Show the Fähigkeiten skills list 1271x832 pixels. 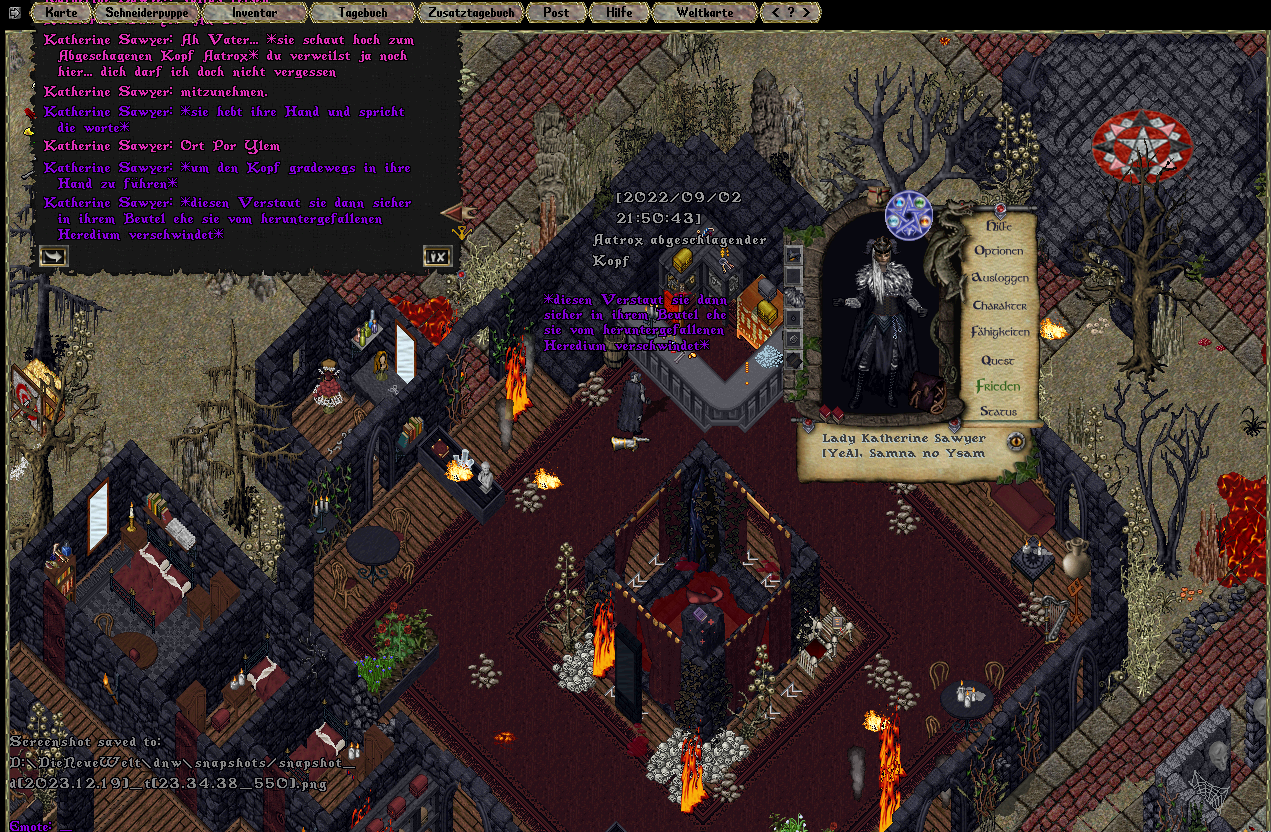click(999, 332)
